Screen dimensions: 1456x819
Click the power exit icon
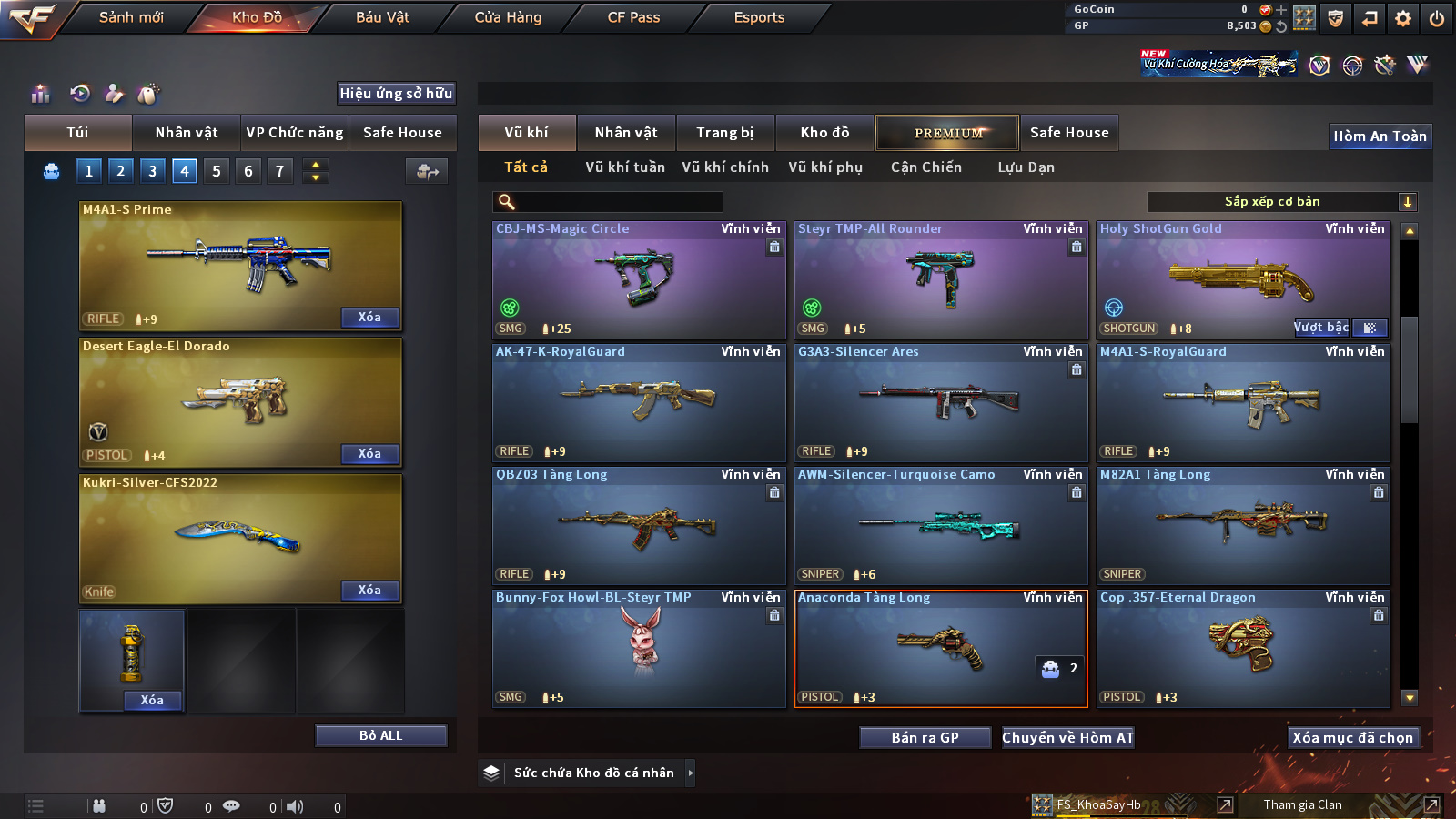1437,18
